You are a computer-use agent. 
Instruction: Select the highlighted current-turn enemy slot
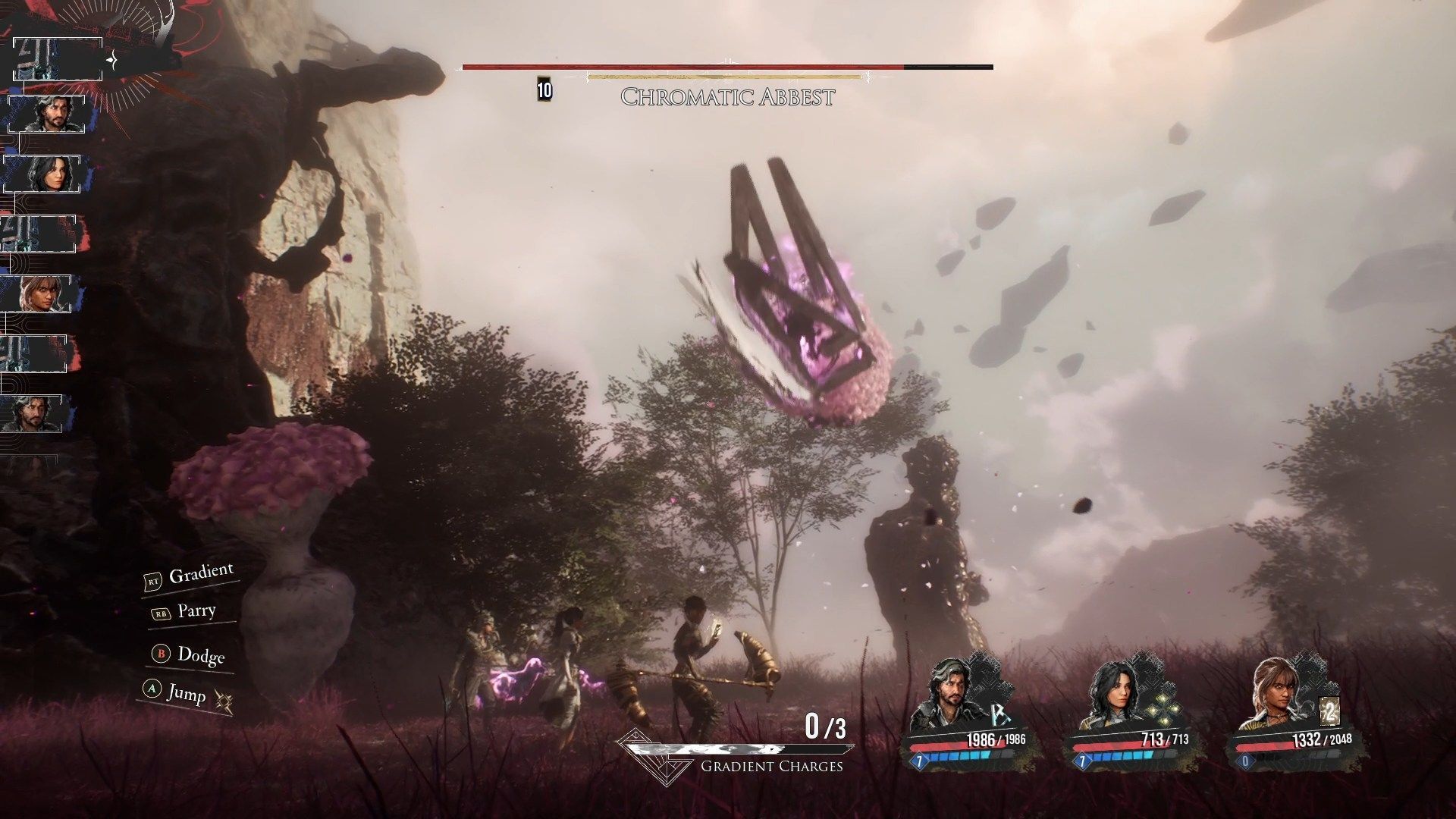point(58,59)
